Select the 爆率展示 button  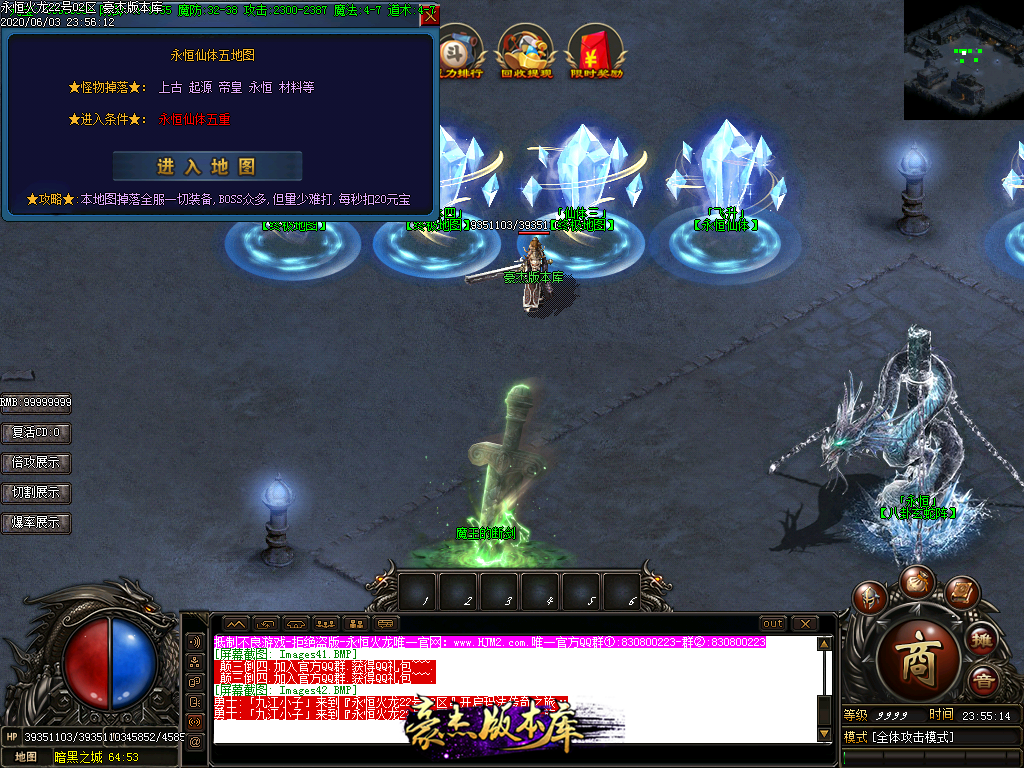36,523
